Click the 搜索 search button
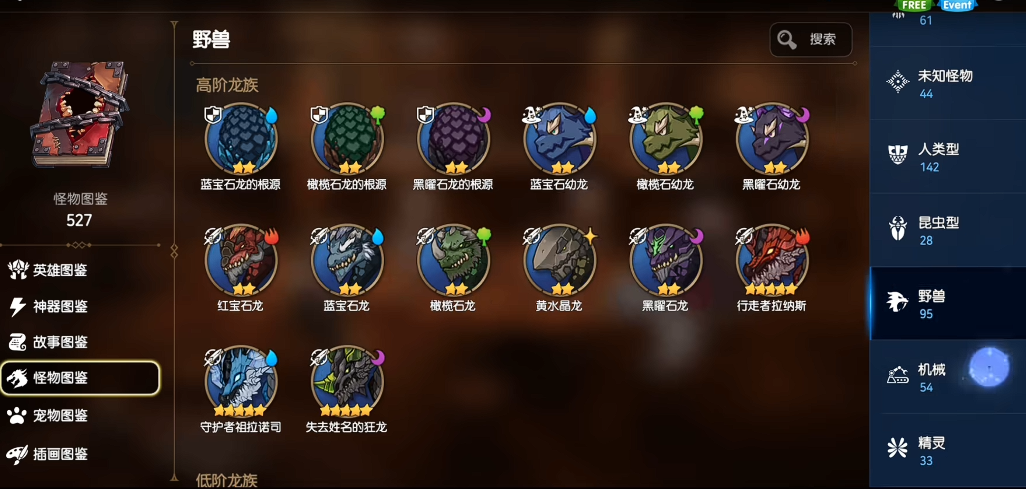 (810, 40)
